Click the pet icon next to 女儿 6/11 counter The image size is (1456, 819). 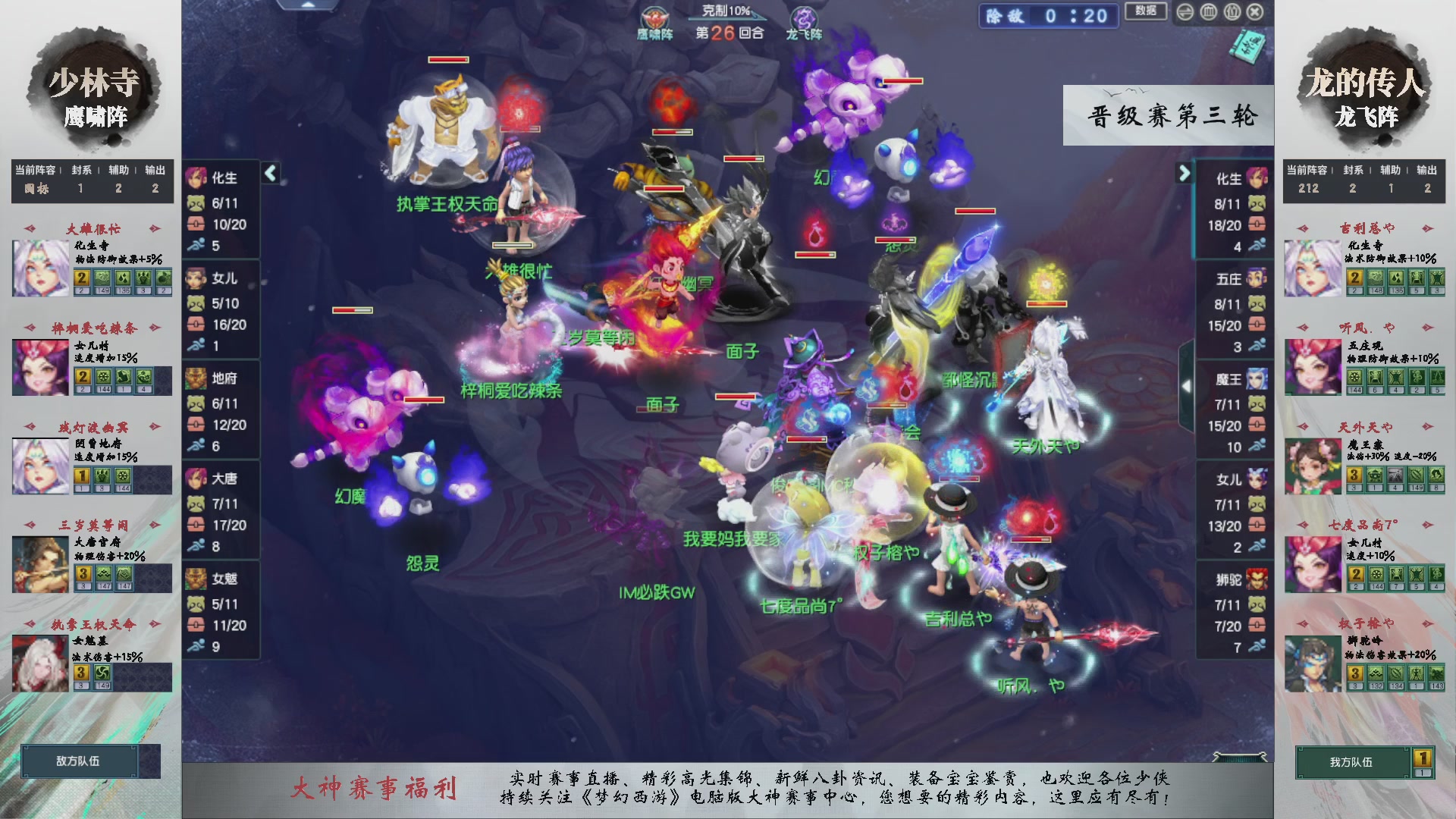coord(196,302)
